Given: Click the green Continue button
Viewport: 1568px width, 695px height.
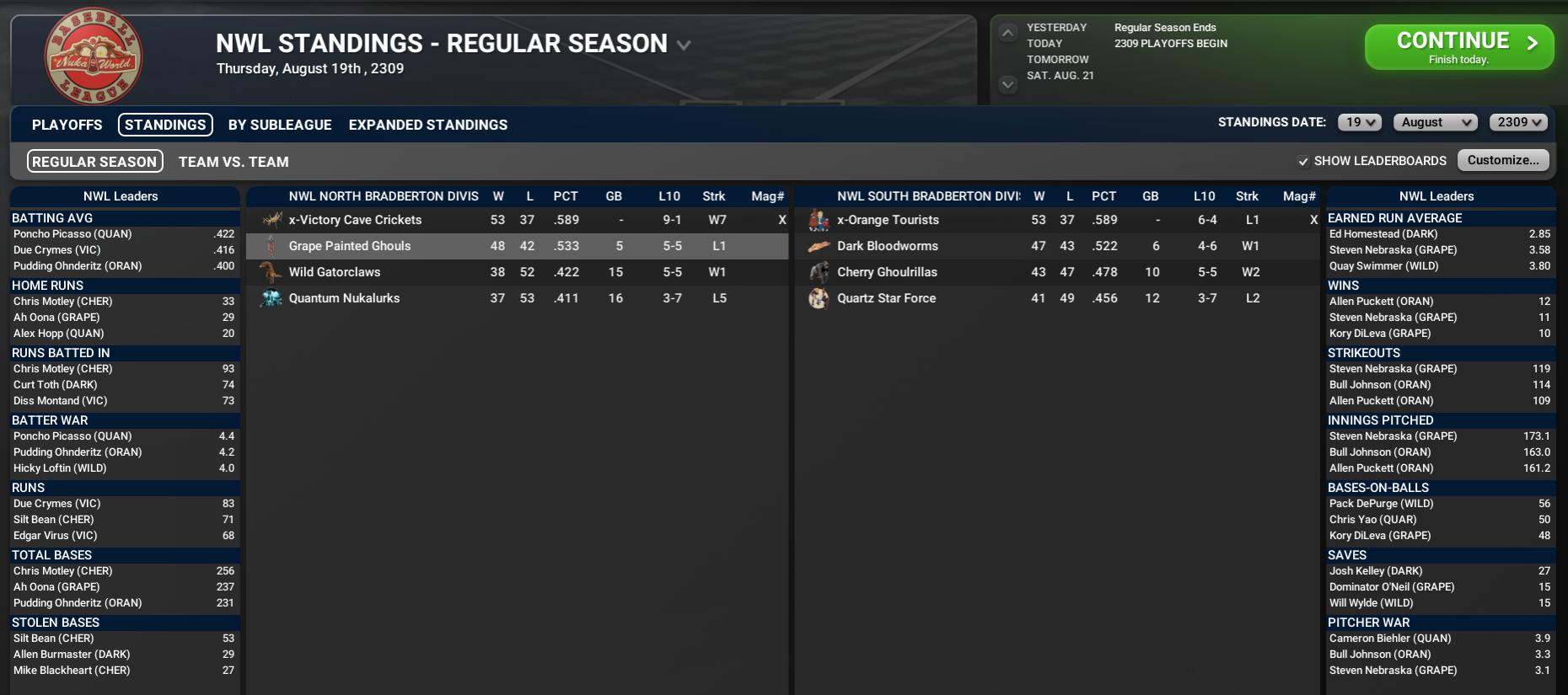Looking at the screenshot, I should (x=1458, y=47).
